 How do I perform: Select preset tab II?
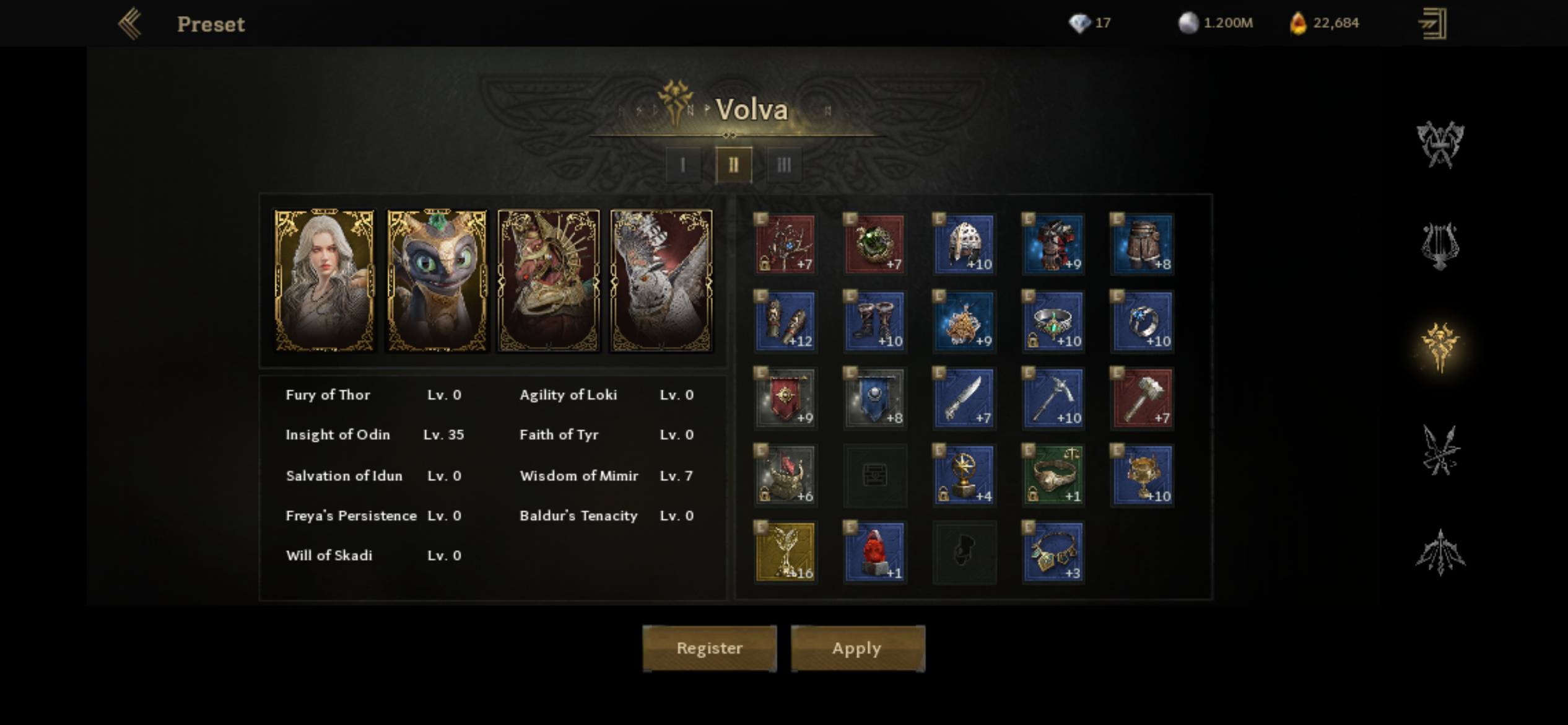point(733,165)
